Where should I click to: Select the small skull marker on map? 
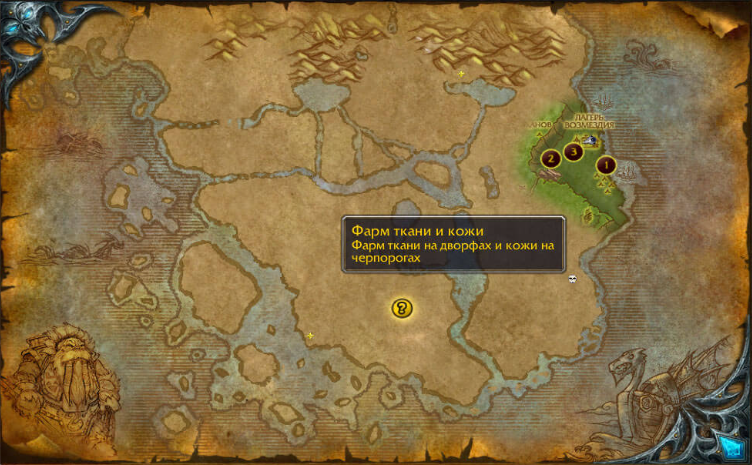(572, 279)
